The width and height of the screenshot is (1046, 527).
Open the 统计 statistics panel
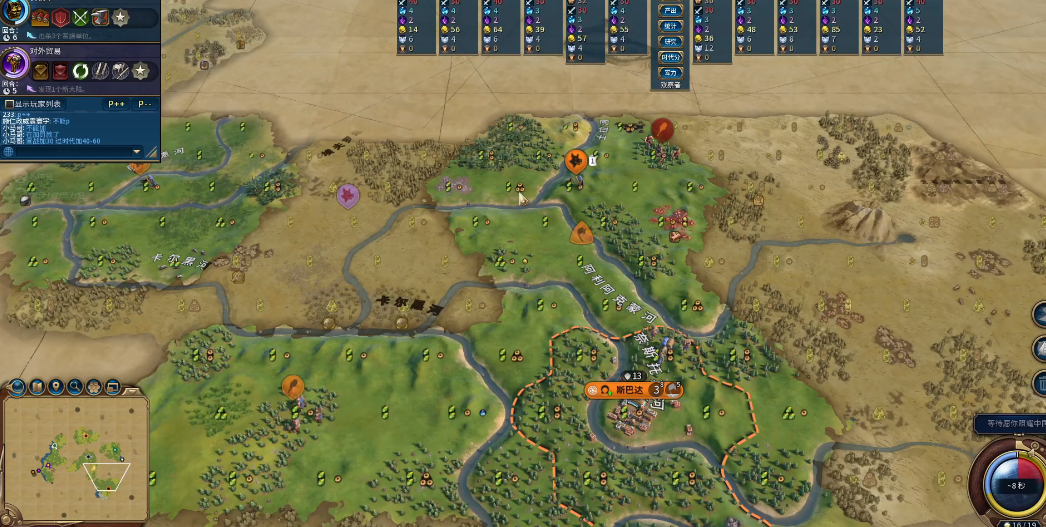click(x=670, y=26)
